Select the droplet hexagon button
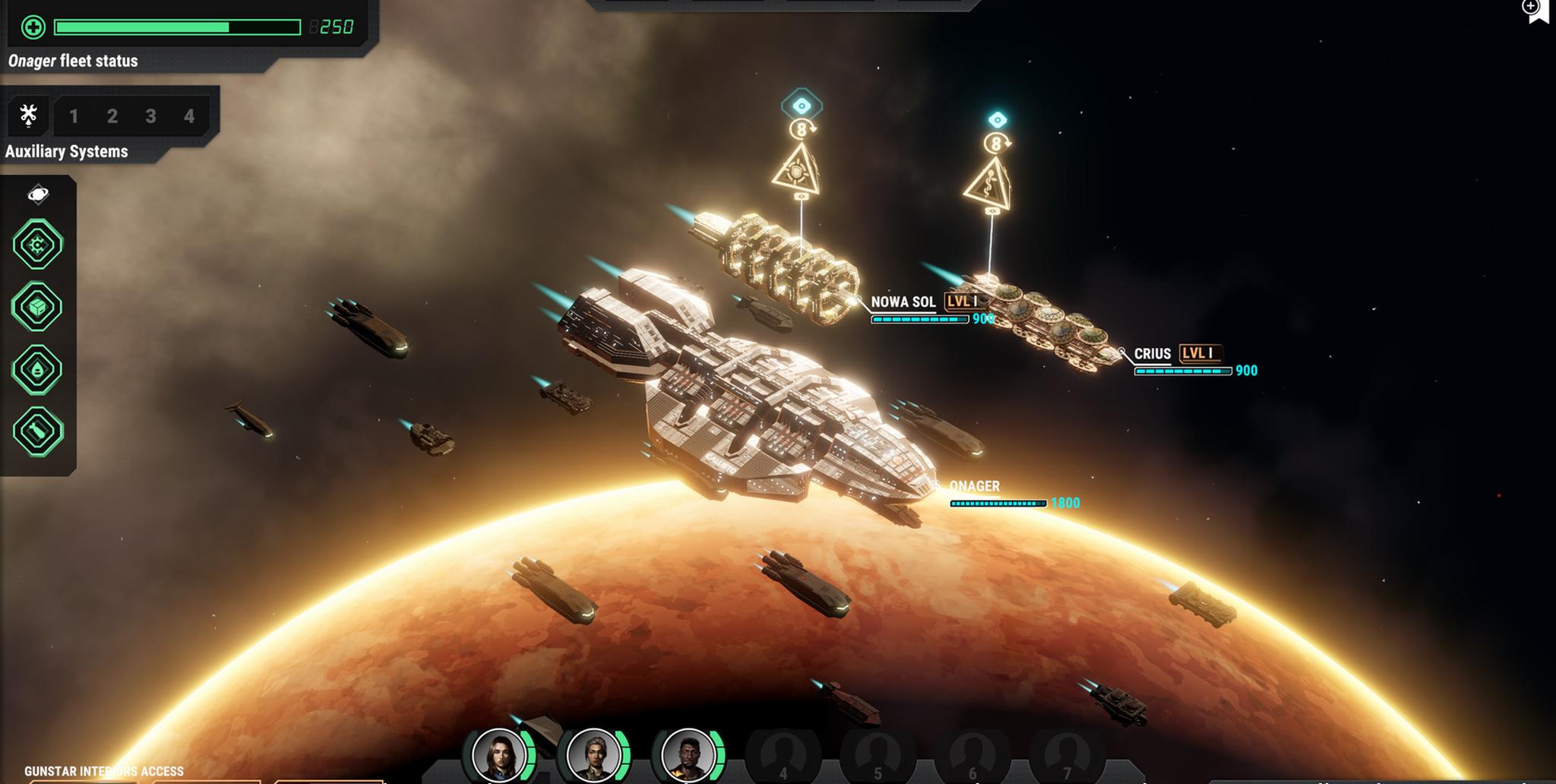1556x784 pixels. coord(37,369)
